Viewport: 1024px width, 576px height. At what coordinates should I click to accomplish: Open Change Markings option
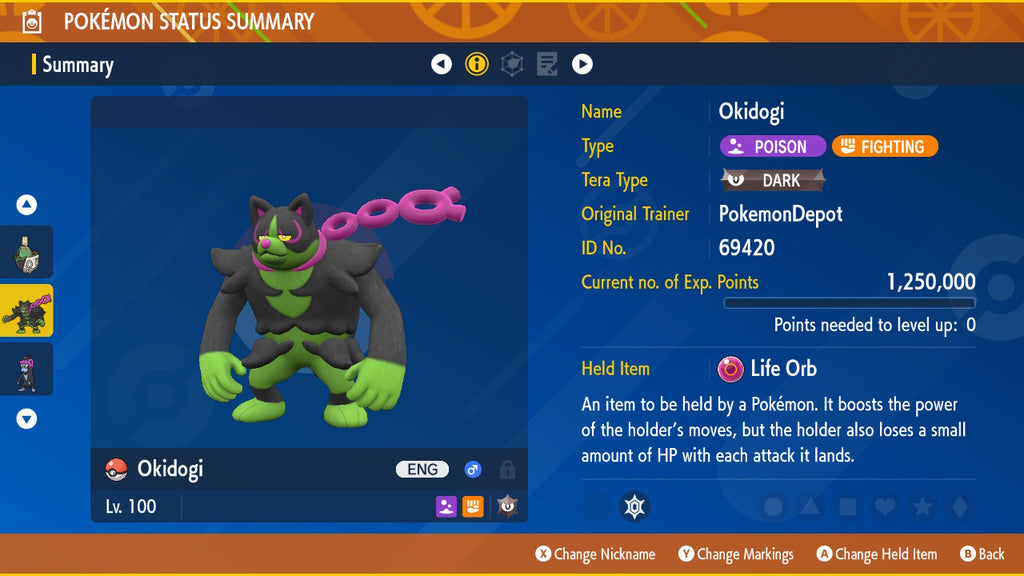pyautogui.click(x=736, y=554)
